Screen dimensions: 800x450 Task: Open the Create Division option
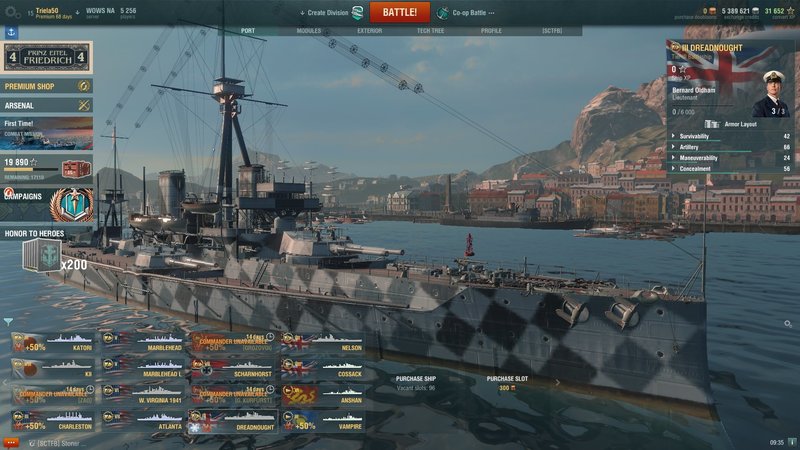[x=330, y=13]
